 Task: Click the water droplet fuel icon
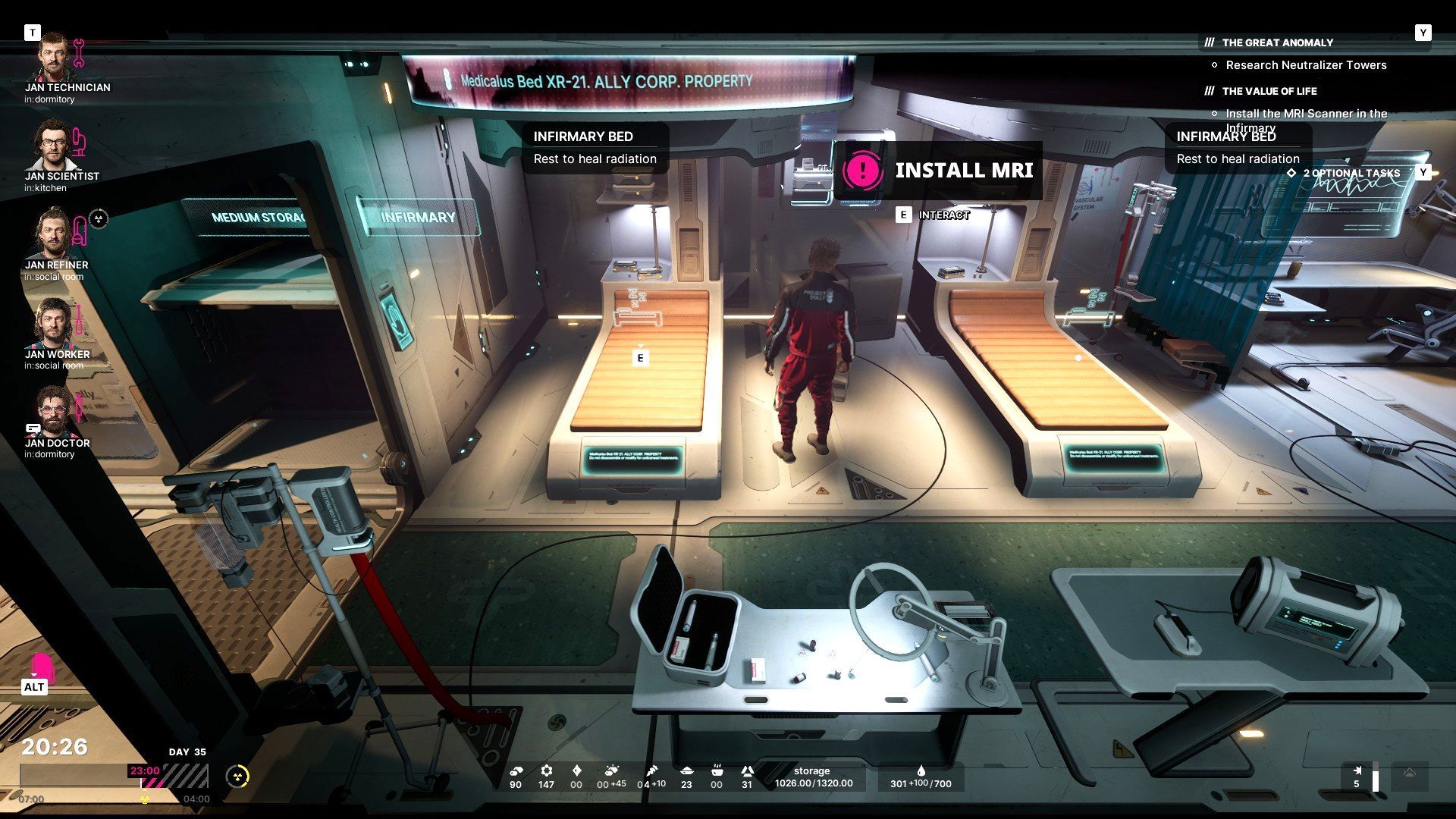coord(921,771)
